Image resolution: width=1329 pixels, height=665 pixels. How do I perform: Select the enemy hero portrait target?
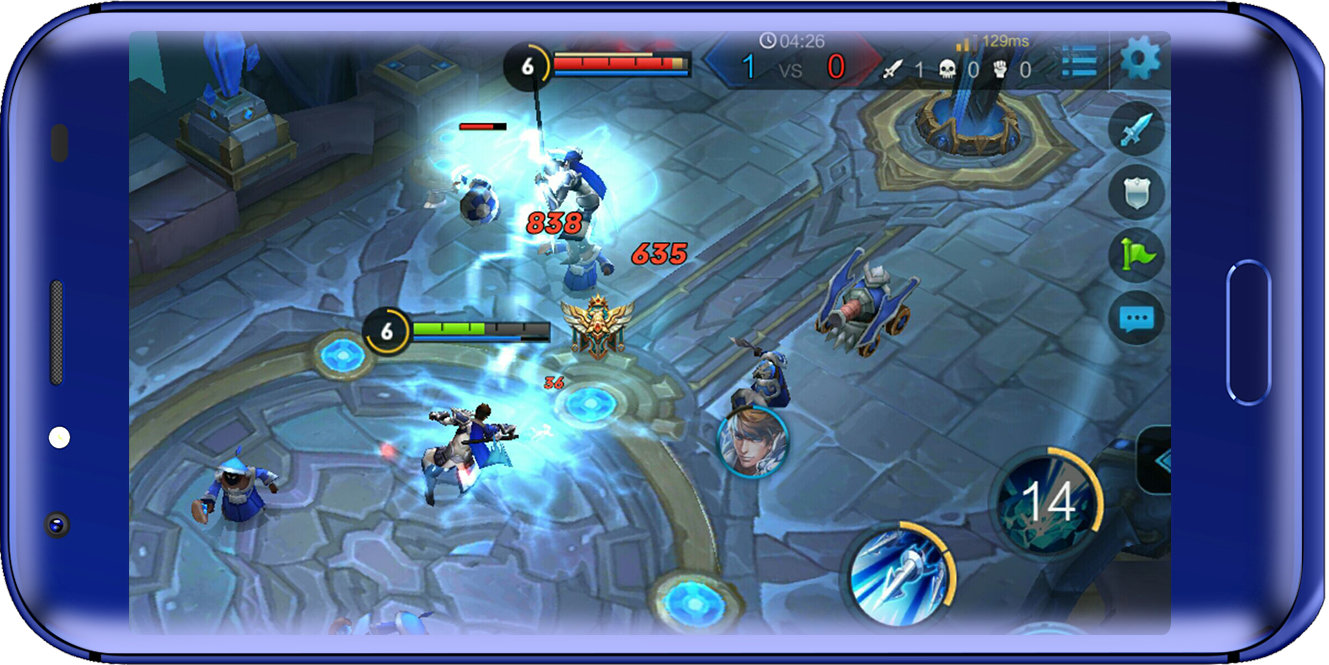(752, 442)
